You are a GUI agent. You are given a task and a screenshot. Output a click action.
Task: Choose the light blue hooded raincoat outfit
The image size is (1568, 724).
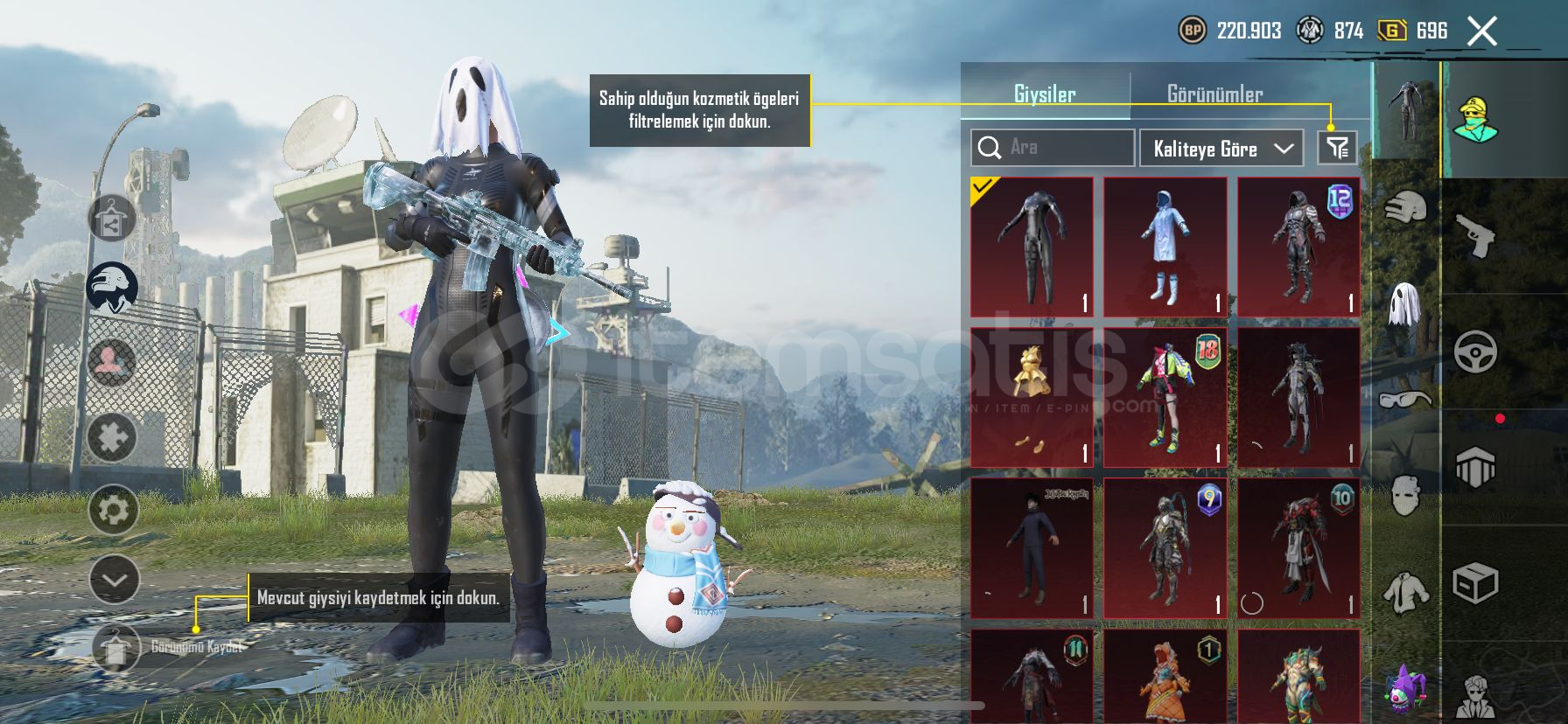tap(1165, 247)
